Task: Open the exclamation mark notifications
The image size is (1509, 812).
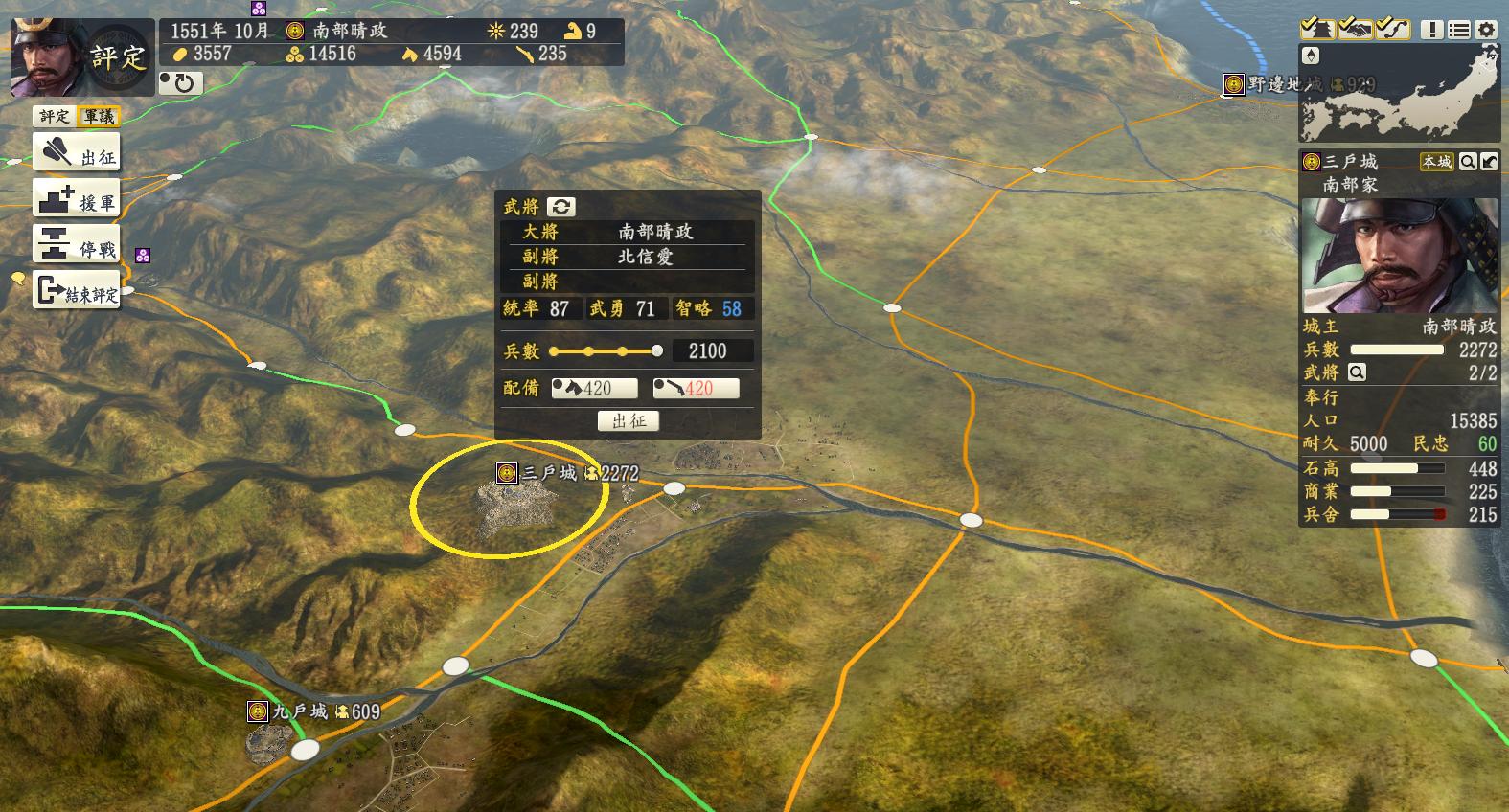Action: coord(1431,30)
